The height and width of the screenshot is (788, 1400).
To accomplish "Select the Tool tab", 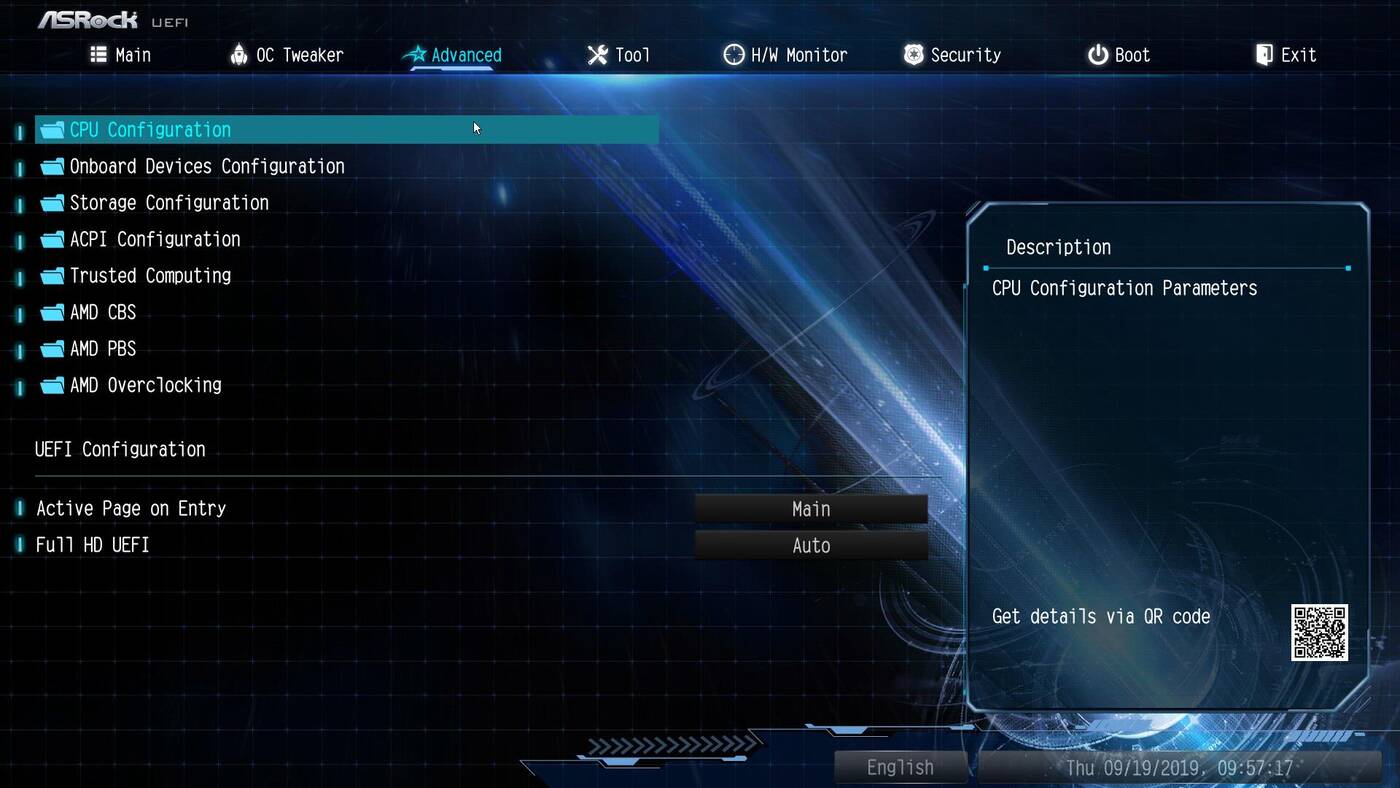I will click(619, 55).
